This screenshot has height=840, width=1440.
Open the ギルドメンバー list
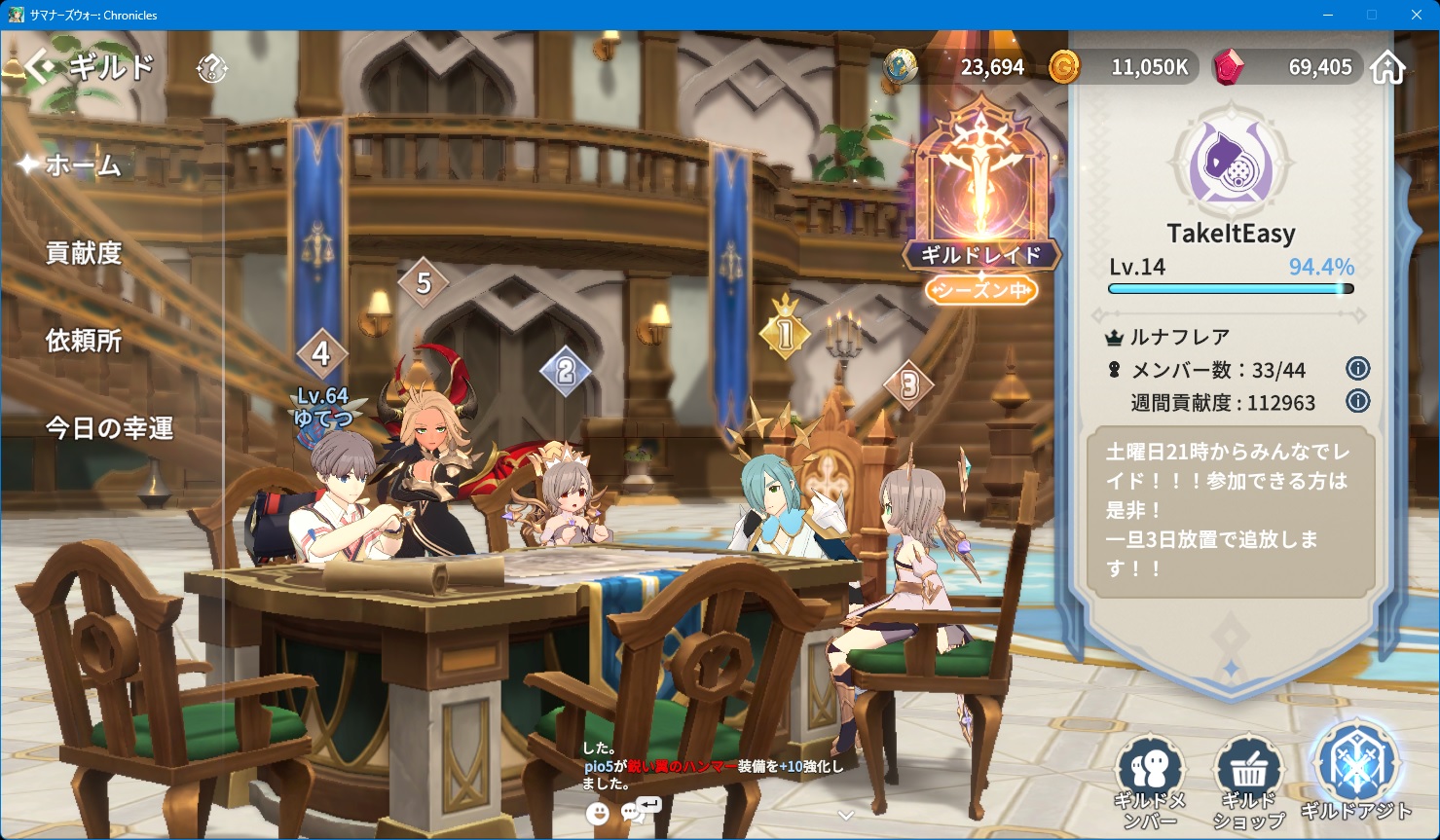1150,779
